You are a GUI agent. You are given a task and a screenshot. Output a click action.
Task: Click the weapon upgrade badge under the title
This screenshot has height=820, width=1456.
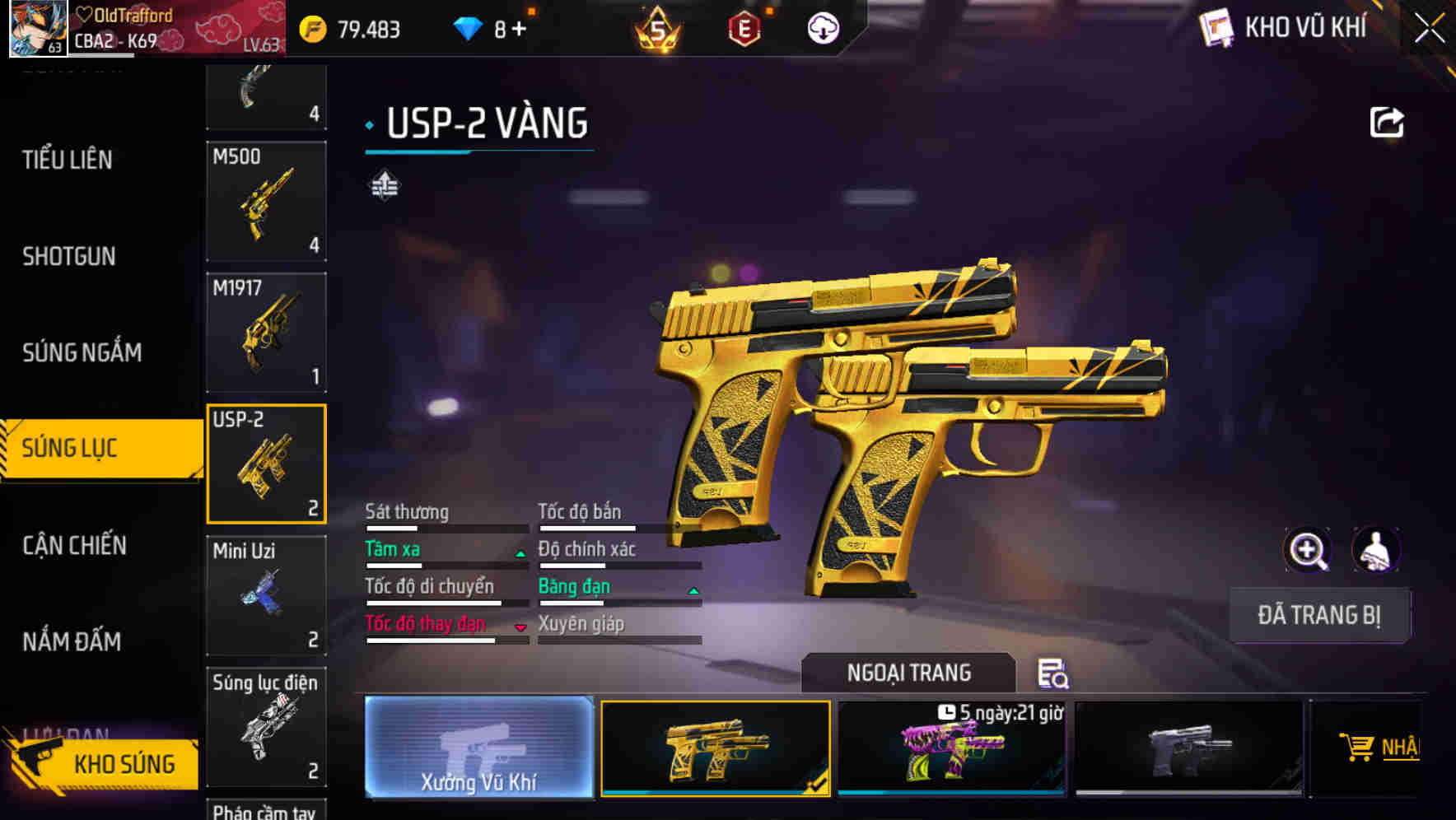tap(384, 185)
